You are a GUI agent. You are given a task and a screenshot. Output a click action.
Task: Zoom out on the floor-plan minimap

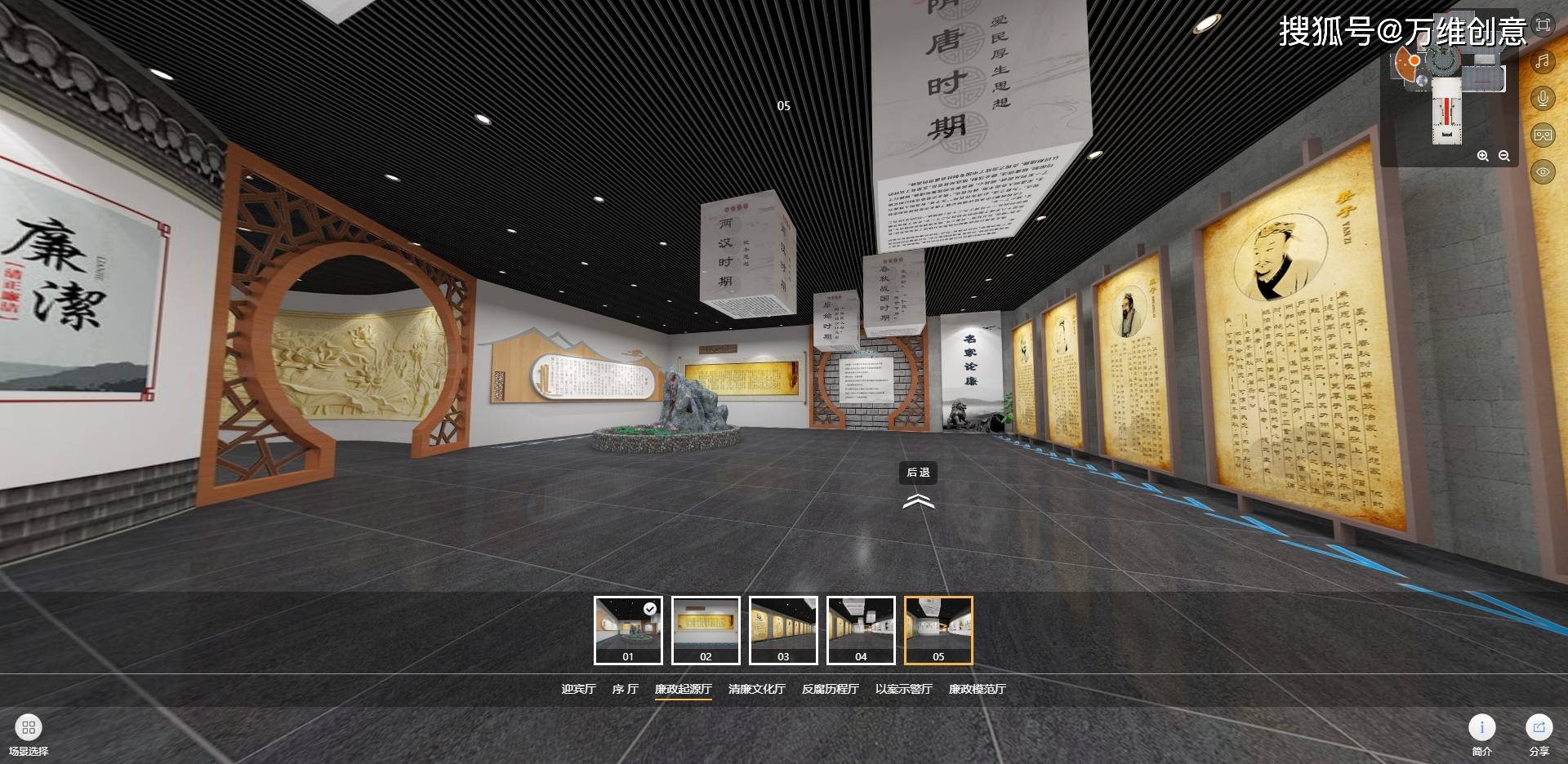coord(1503,156)
